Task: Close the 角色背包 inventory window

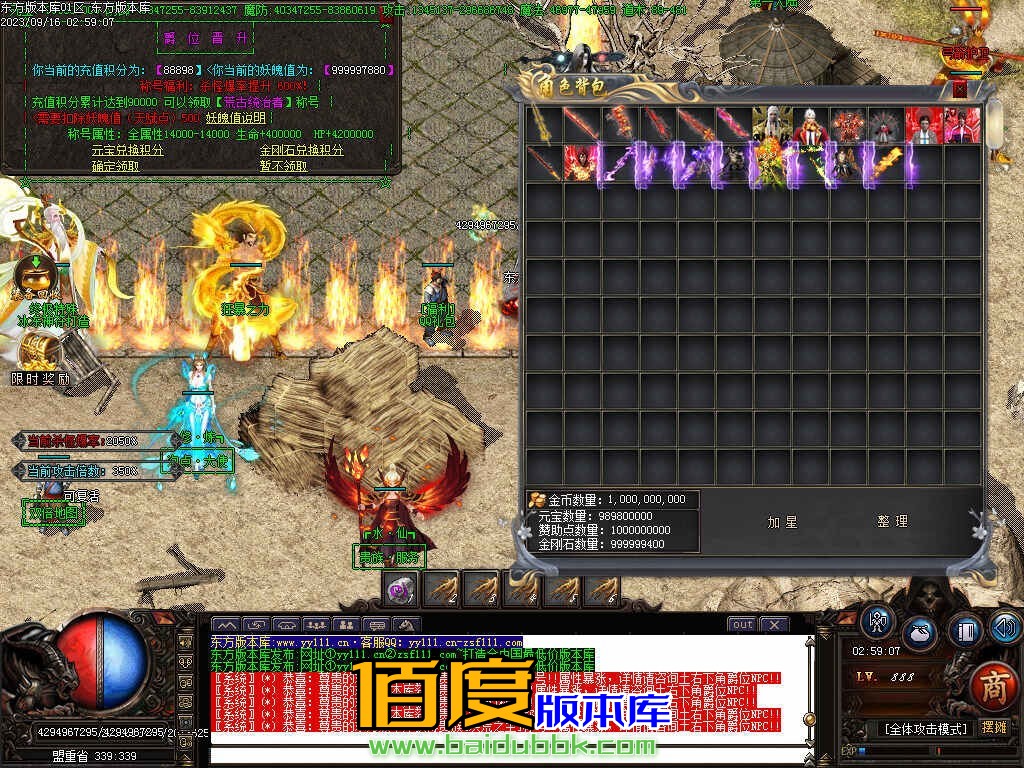Action: tap(960, 88)
